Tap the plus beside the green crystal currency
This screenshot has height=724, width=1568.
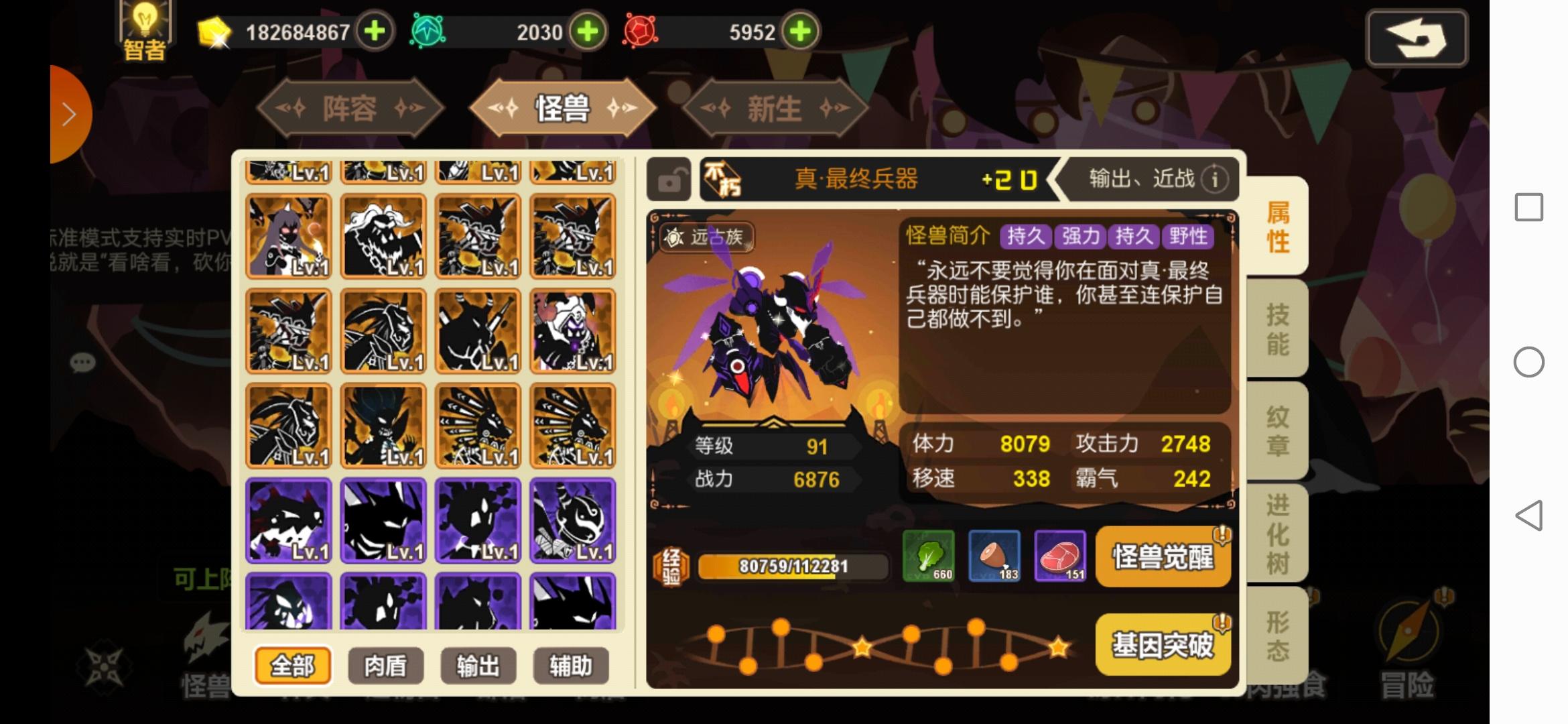click(586, 32)
